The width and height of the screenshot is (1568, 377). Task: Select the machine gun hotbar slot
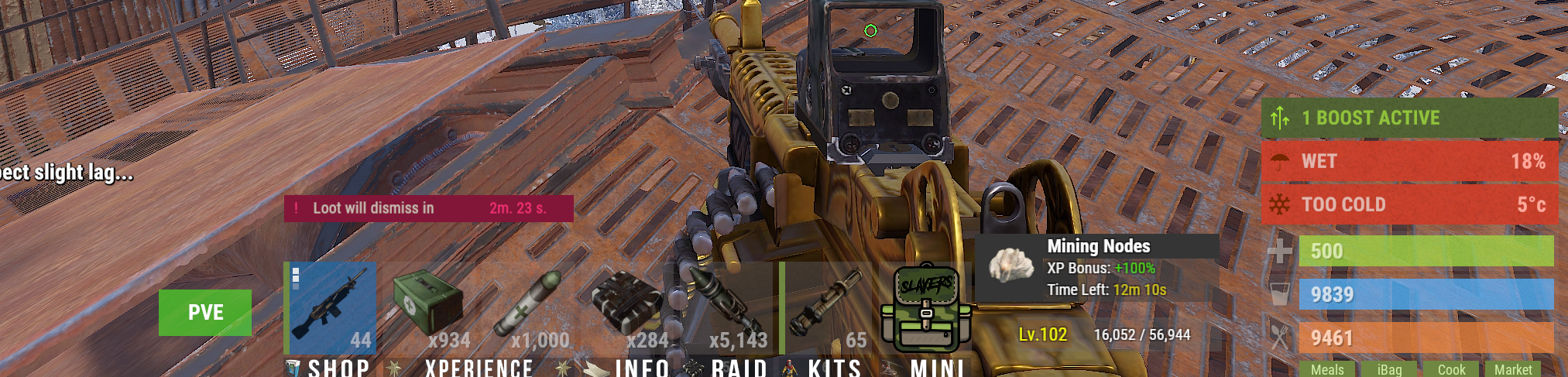pos(331,307)
